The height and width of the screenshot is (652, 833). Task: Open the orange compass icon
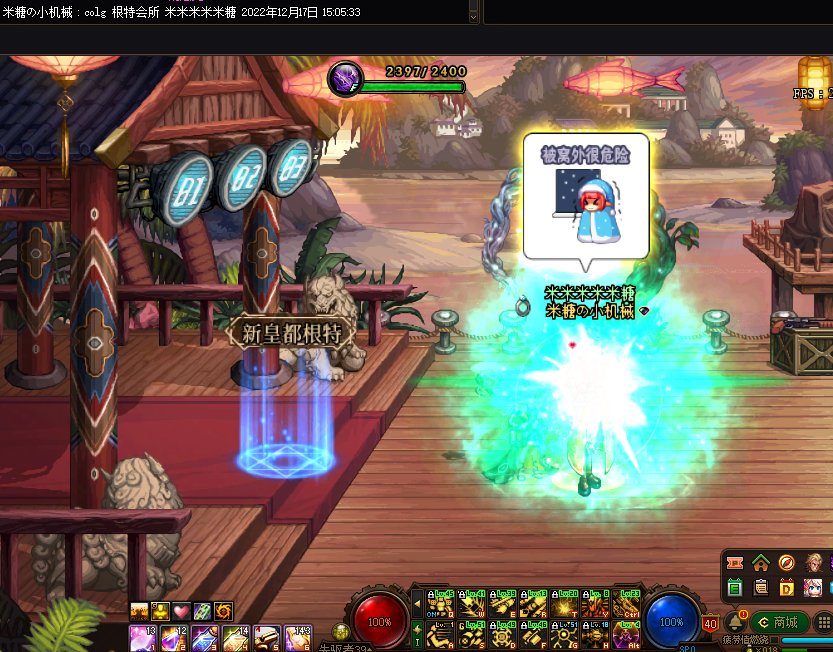tap(786, 563)
